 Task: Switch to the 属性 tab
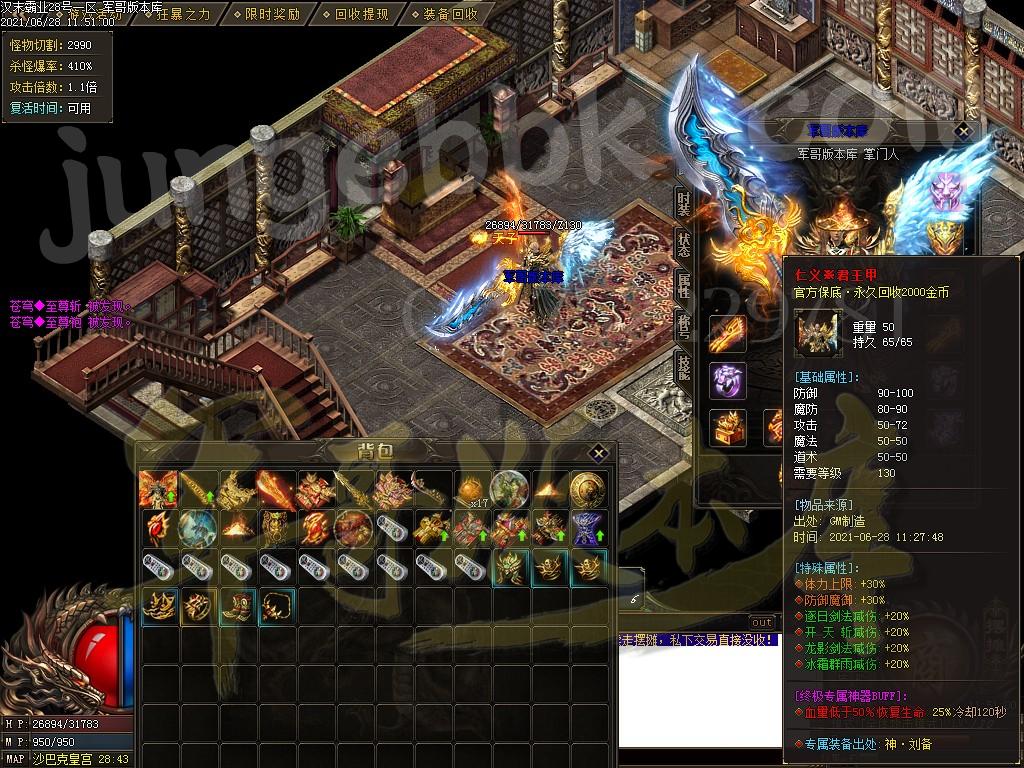(684, 287)
